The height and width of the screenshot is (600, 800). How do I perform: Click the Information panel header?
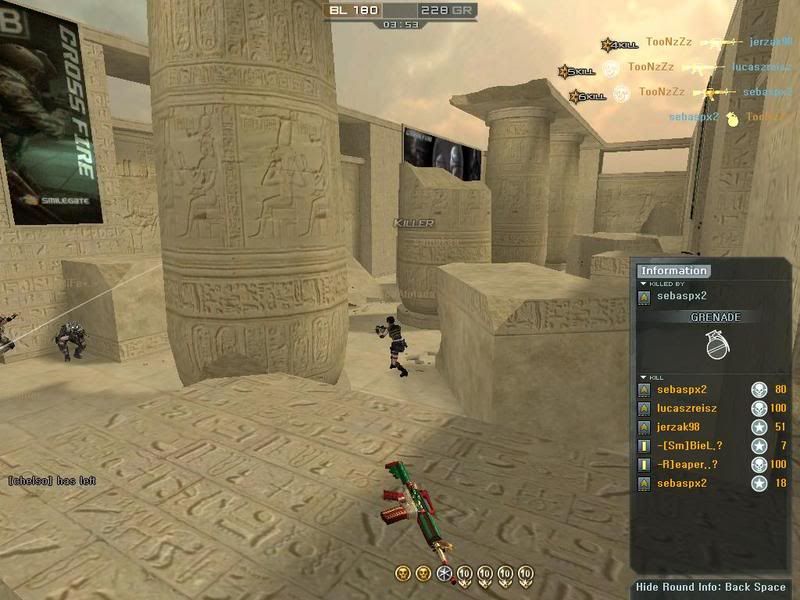coord(675,270)
